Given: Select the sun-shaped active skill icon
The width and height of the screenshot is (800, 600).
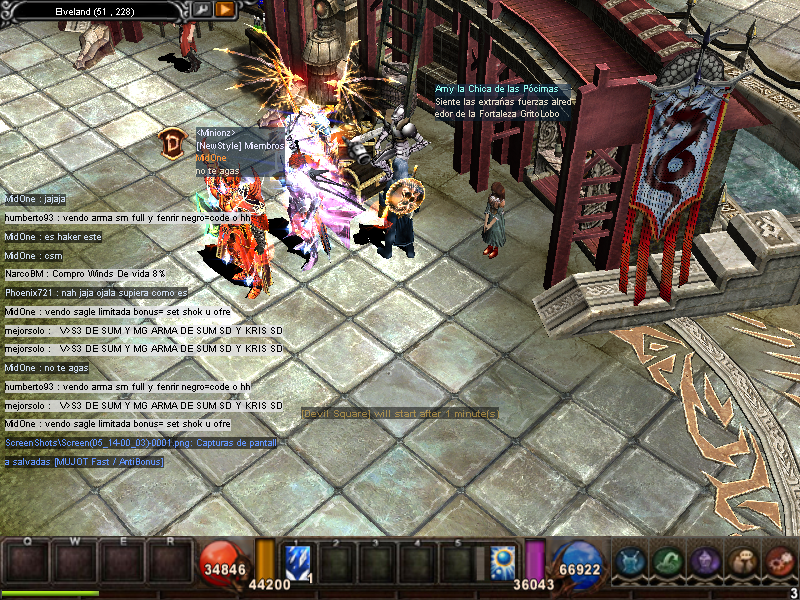Looking at the screenshot, I should 503,560.
